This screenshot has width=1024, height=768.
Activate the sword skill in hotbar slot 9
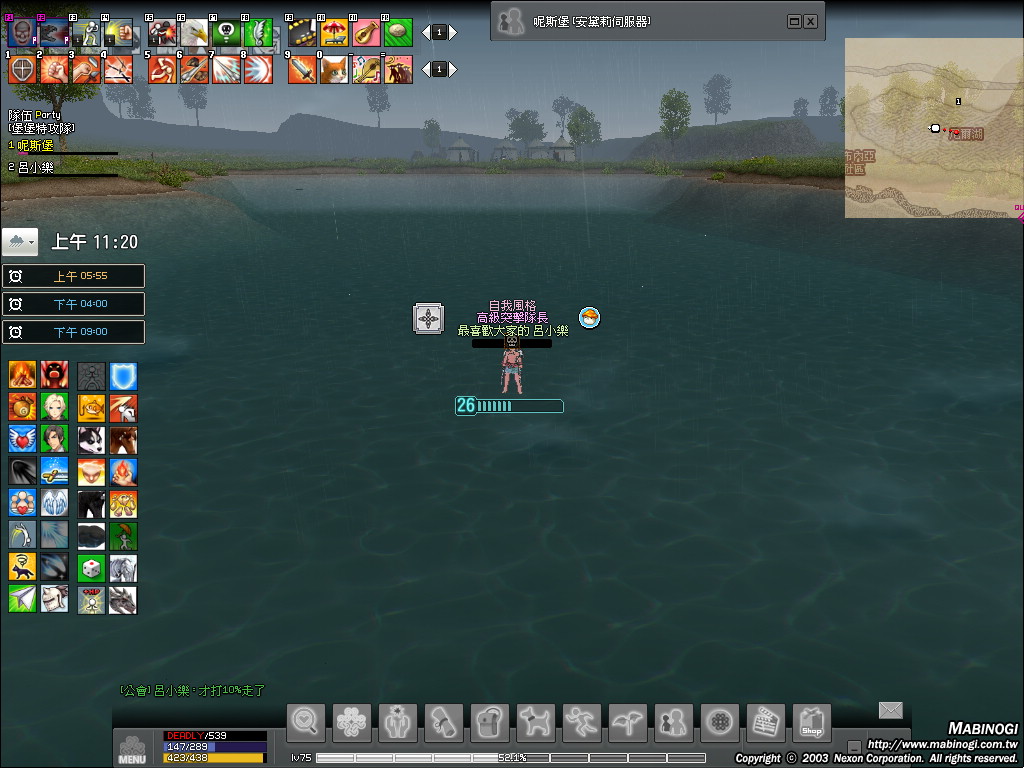302,69
